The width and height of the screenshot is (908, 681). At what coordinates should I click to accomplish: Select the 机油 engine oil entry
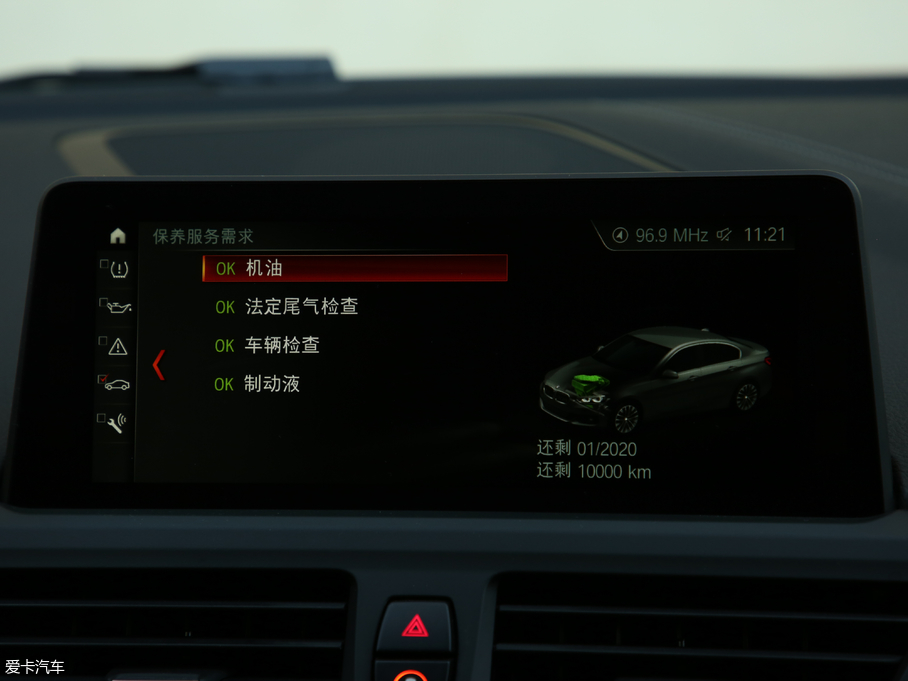click(x=355, y=268)
